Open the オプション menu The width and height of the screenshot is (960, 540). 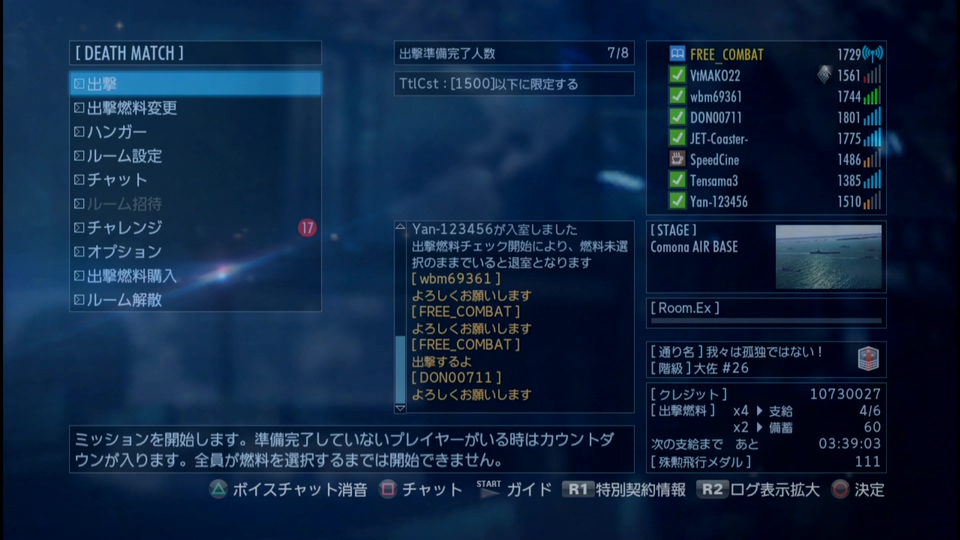[x=195, y=252]
